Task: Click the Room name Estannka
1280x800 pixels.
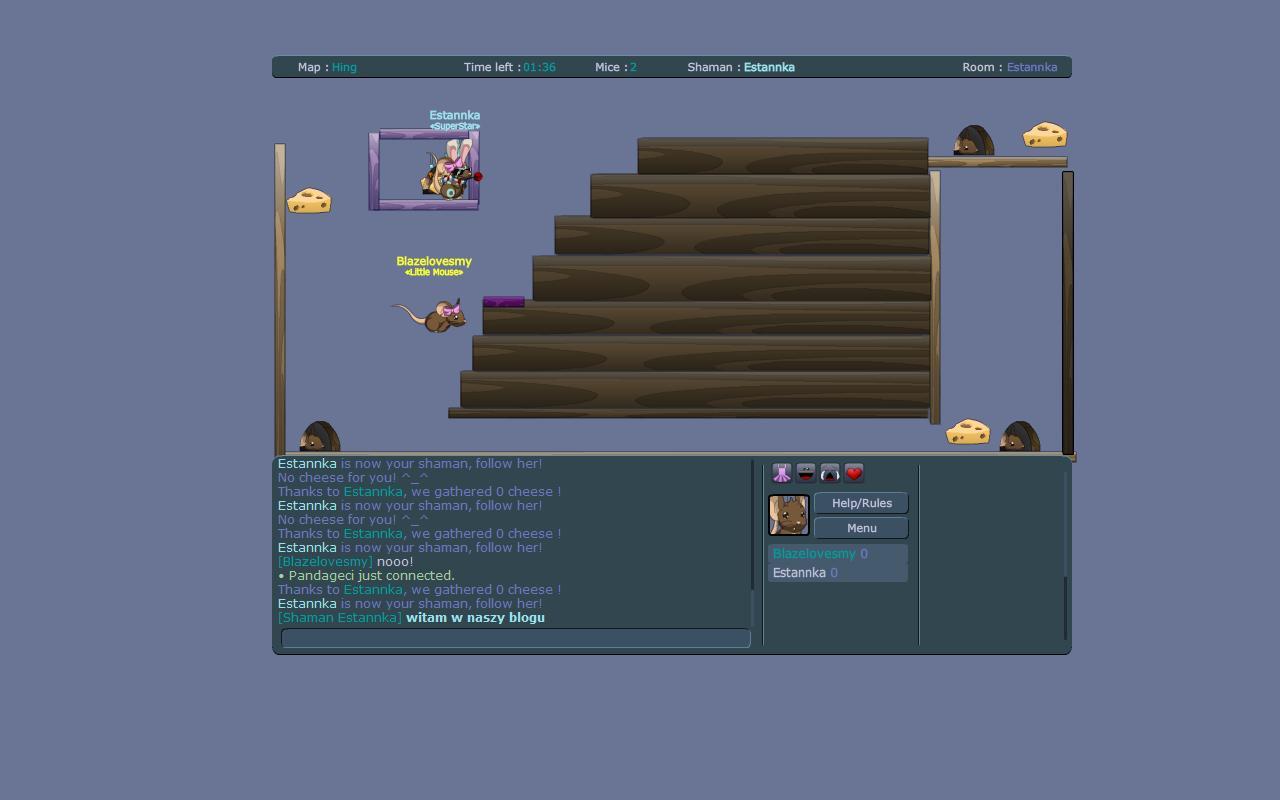Action: pos(1032,67)
